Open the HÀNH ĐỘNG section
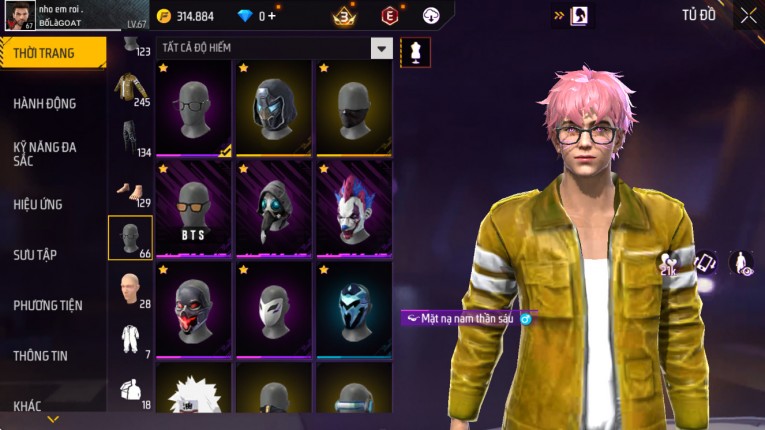Viewport: 765px width, 430px height. pyautogui.click(x=45, y=103)
